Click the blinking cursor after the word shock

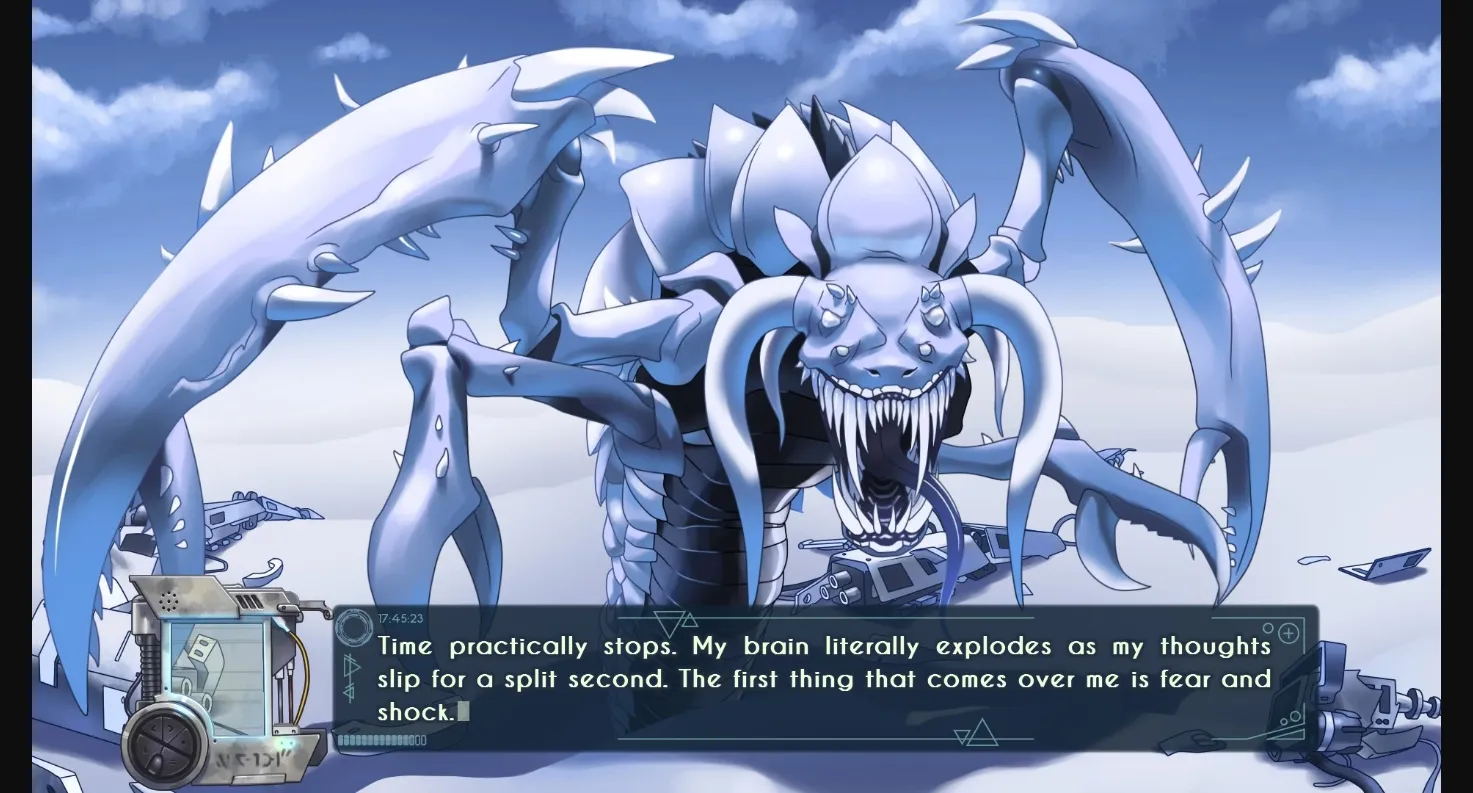click(463, 710)
